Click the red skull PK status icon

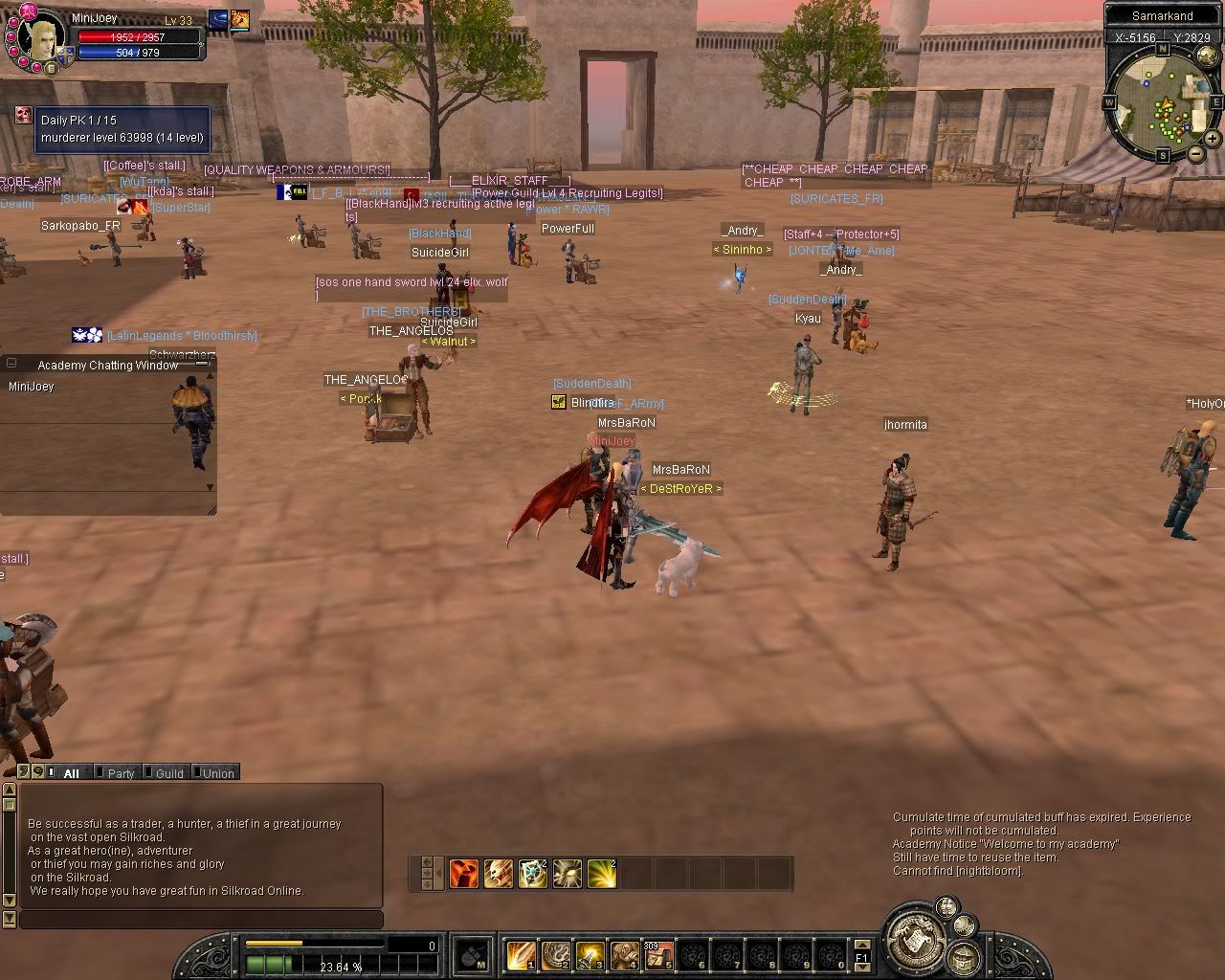23,116
